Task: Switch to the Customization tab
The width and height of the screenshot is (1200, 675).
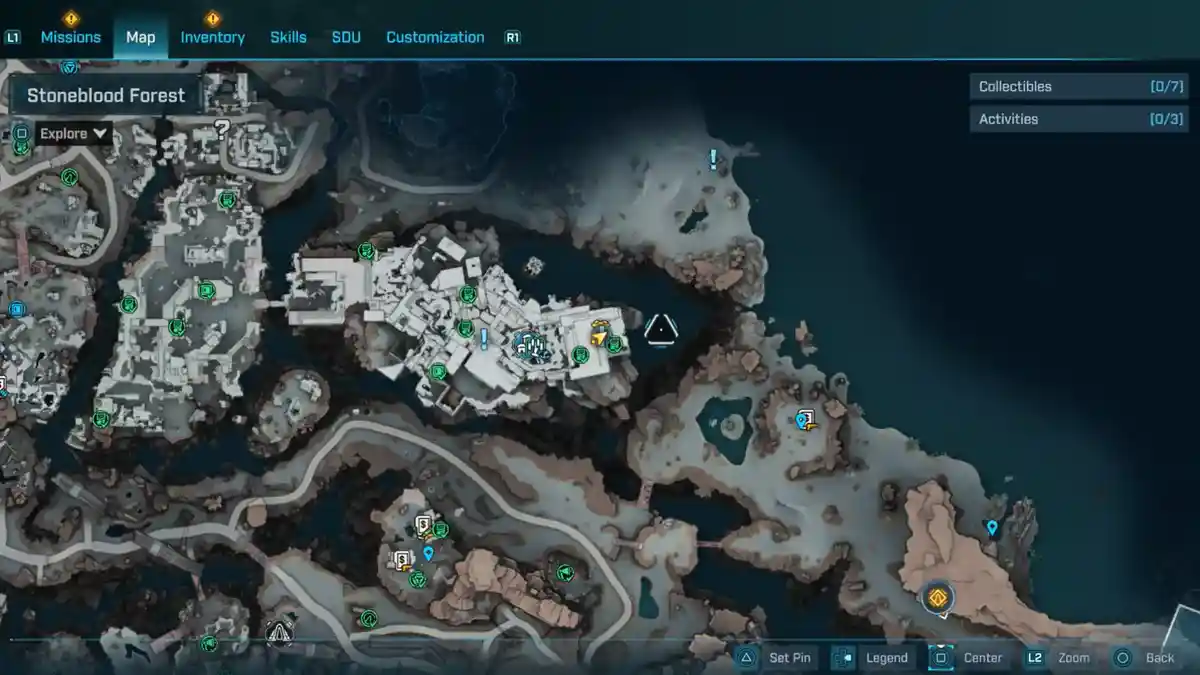Action: point(435,37)
